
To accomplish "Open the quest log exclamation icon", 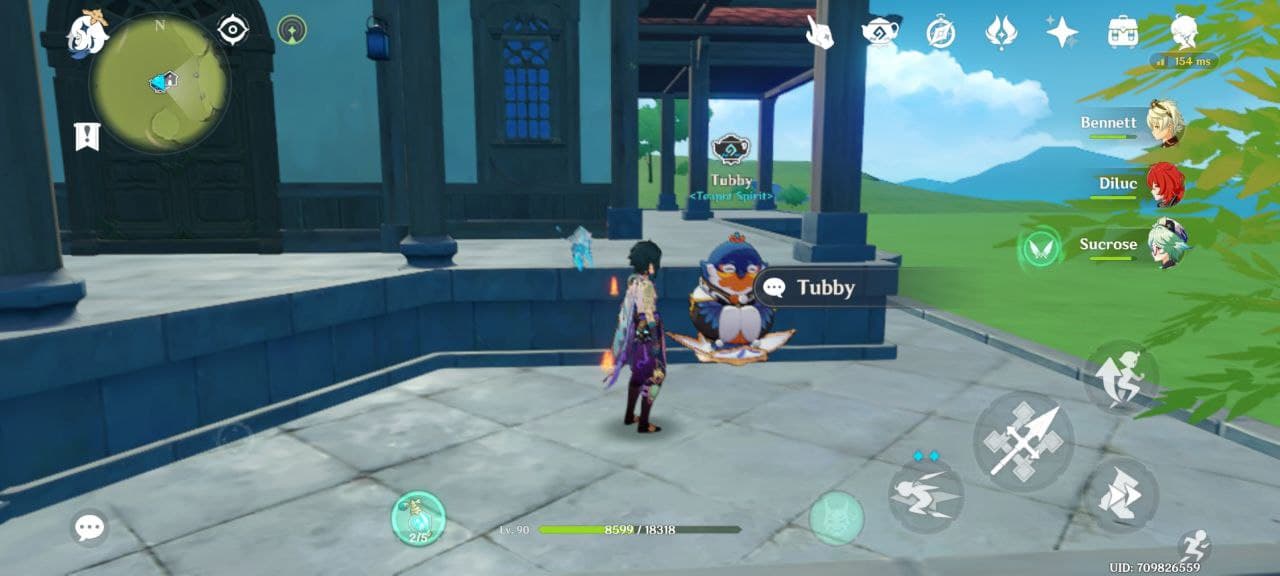I will coord(87,136).
